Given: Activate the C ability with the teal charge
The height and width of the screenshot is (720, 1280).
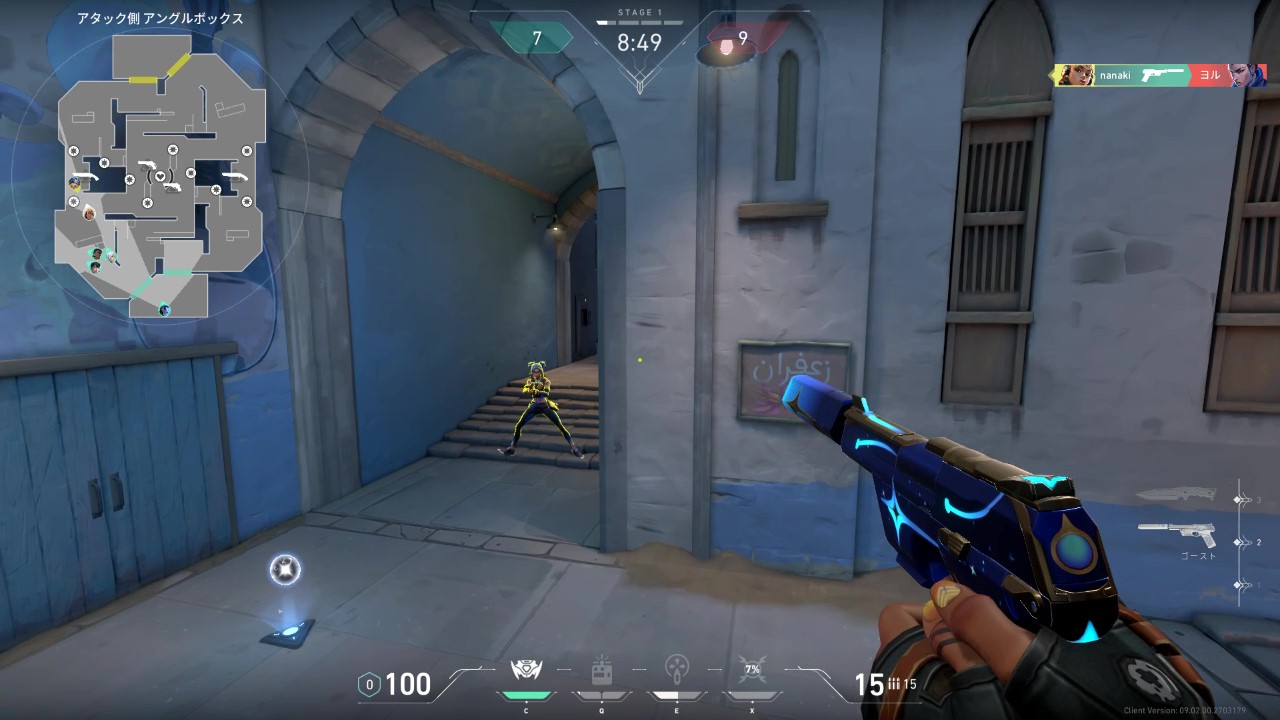Looking at the screenshot, I should [x=526, y=671].
